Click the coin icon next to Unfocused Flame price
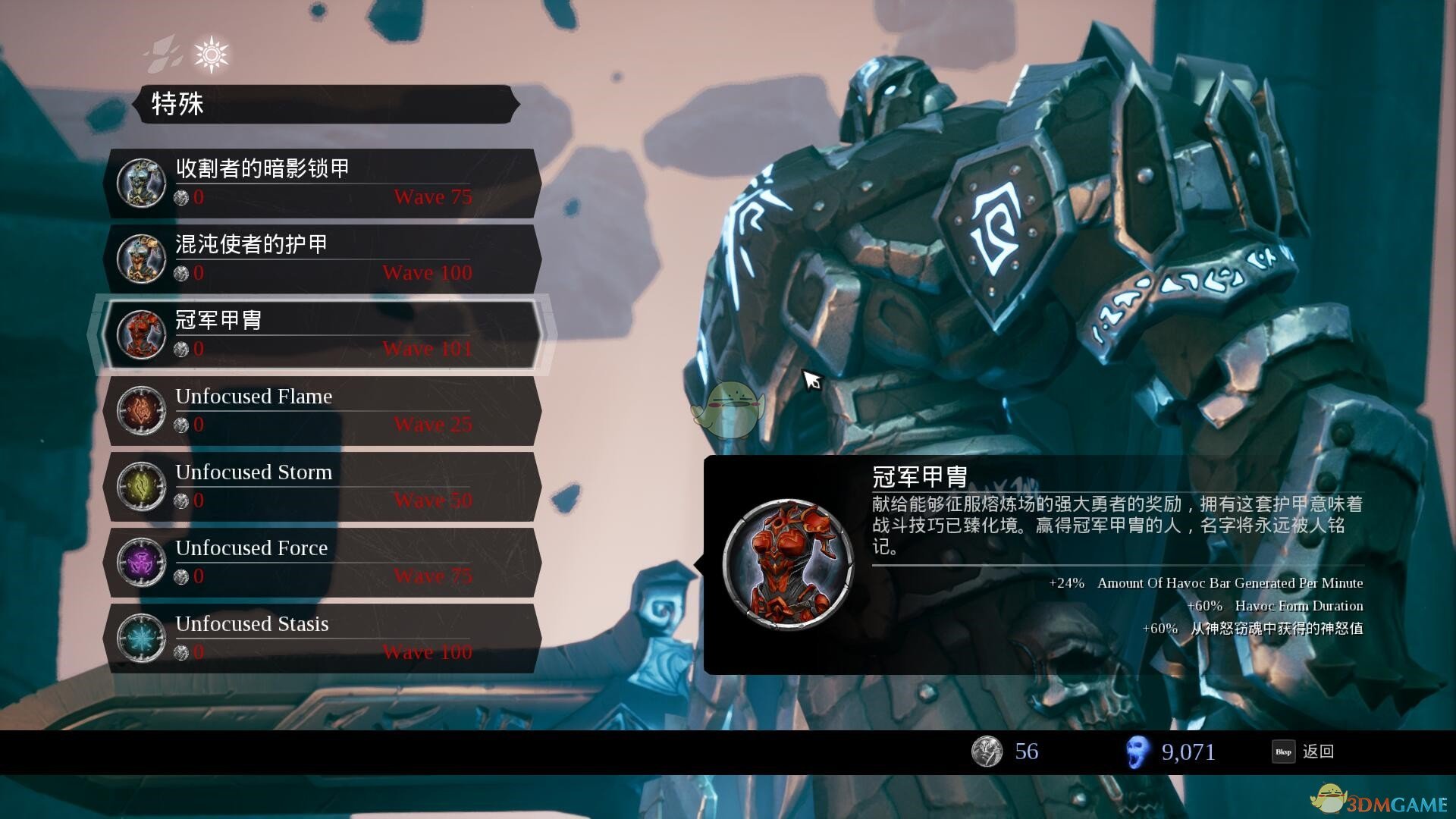Screen dimensions: 1456x819 point(180,425)
